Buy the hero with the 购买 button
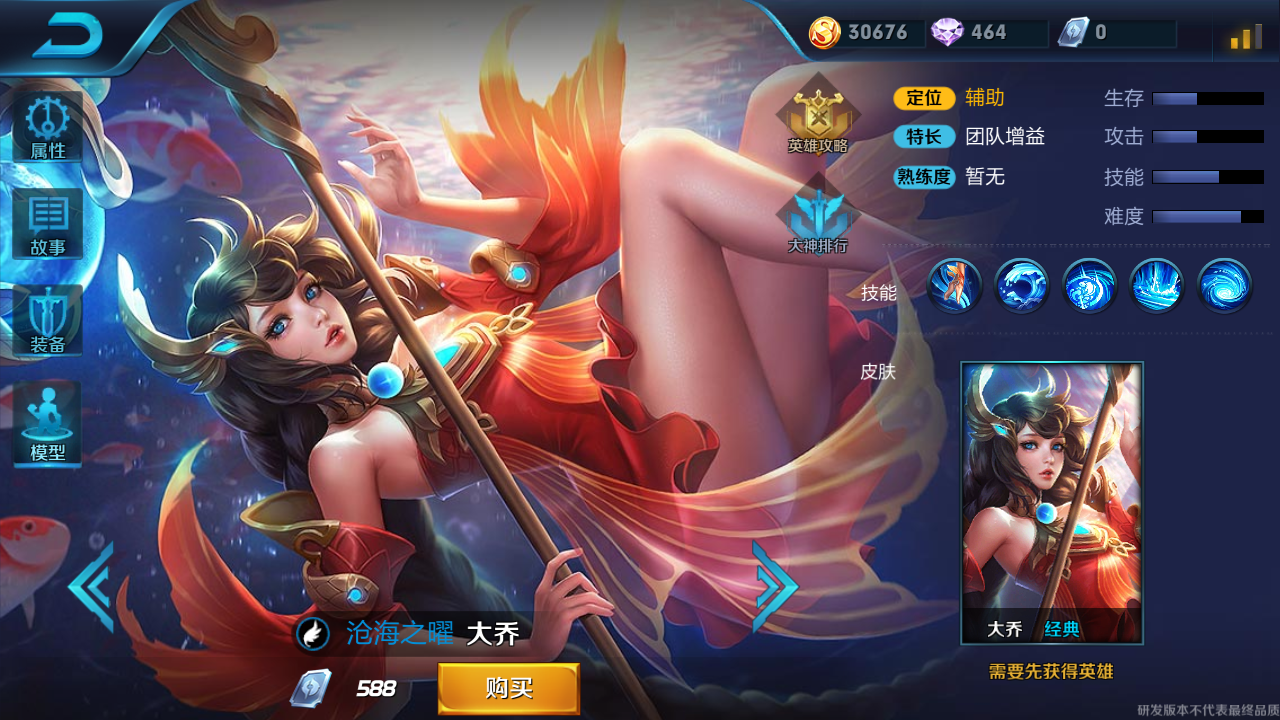Viewport: 1280px width, 720px height. [508, 688]
